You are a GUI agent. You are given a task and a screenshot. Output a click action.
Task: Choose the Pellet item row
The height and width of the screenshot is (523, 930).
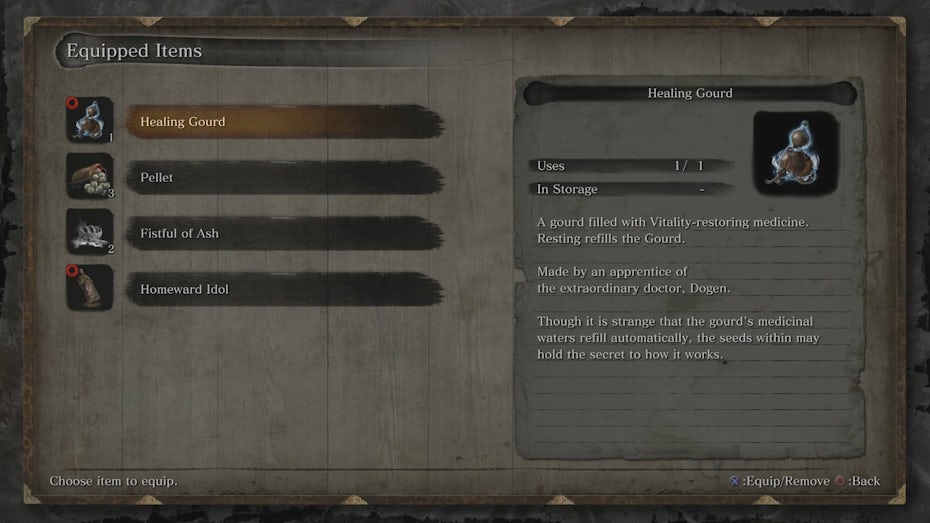click(x=285, y=178)
